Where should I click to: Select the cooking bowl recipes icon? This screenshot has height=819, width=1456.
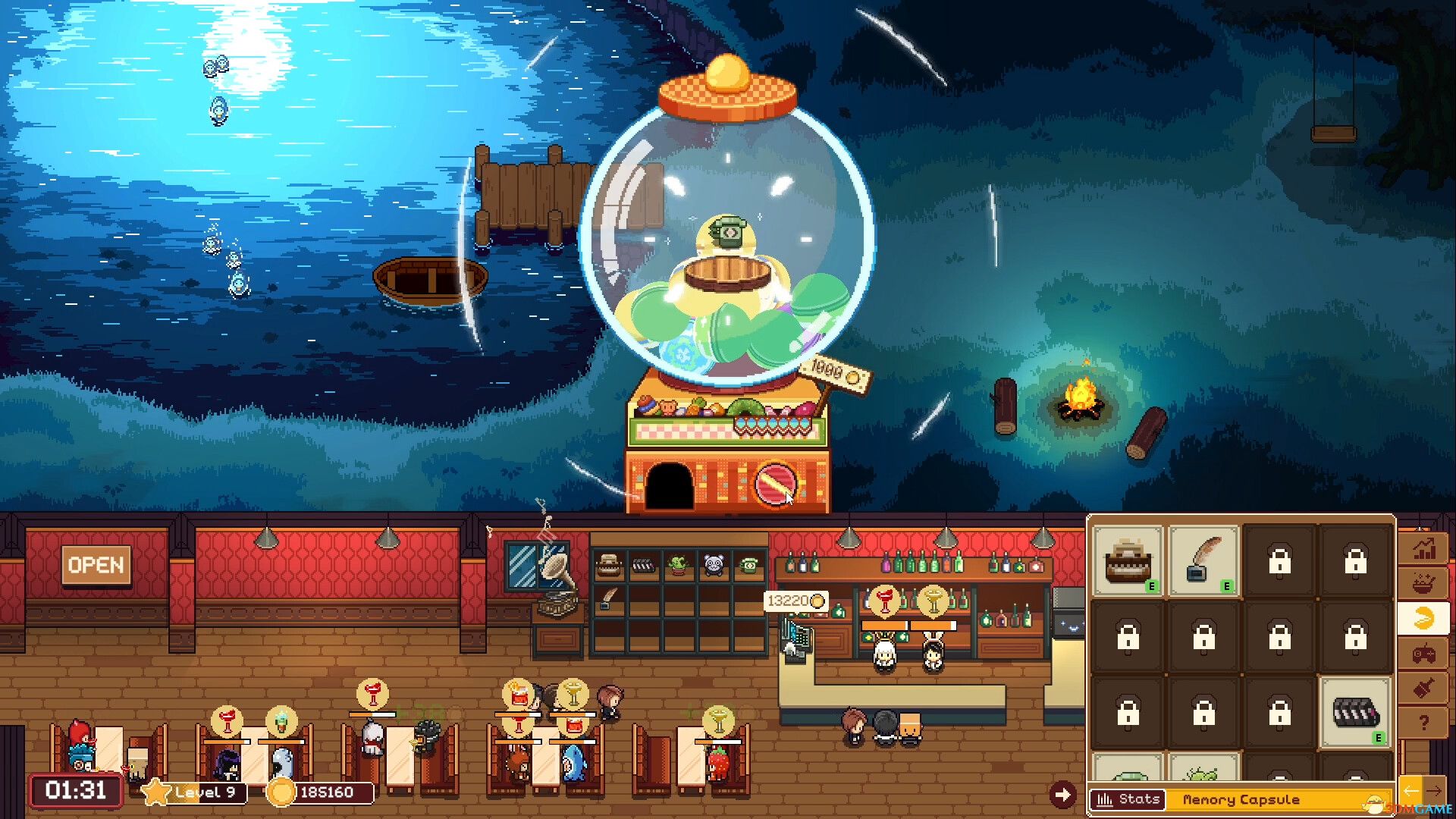coord(1423,581)
